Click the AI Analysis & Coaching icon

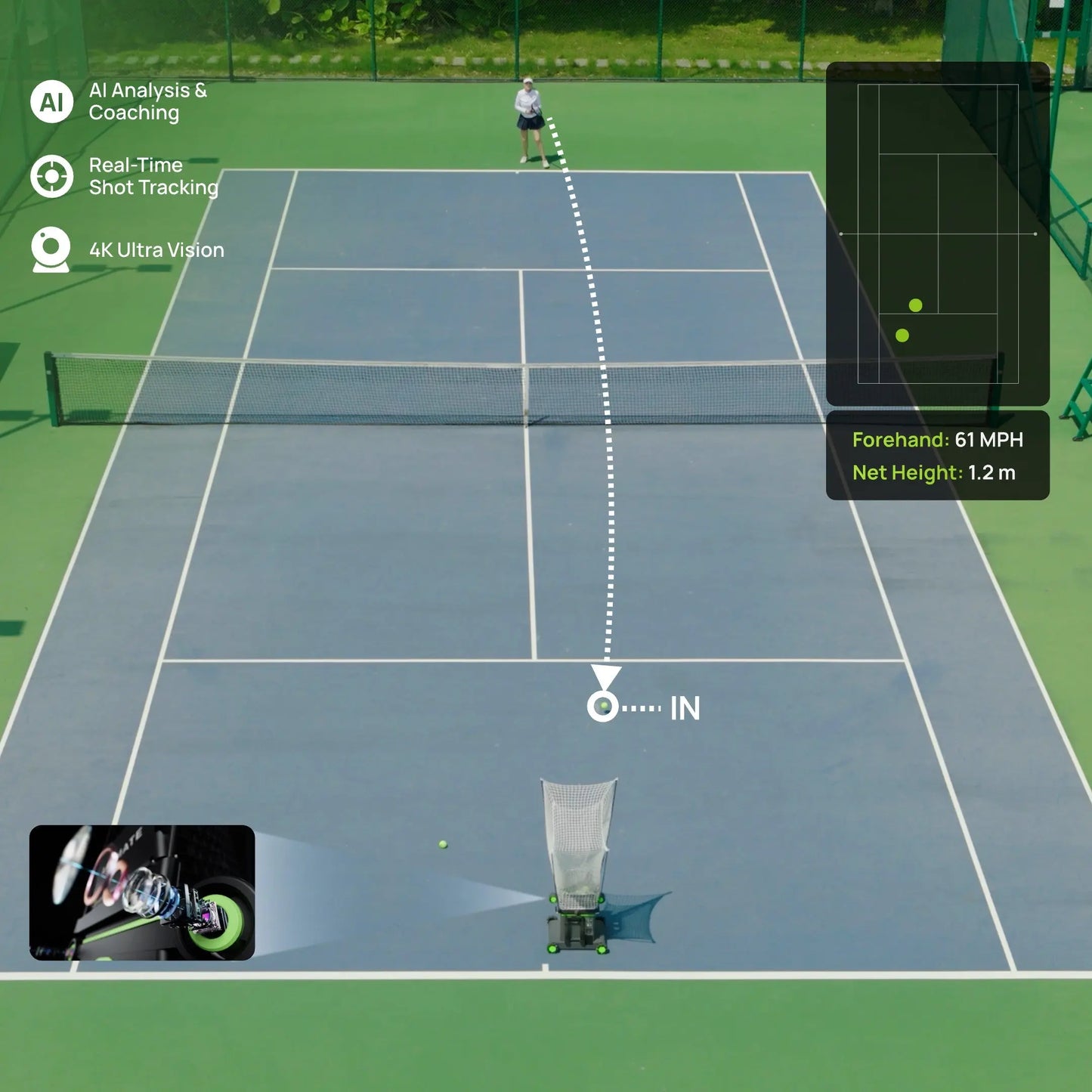[x=51, y=101]
